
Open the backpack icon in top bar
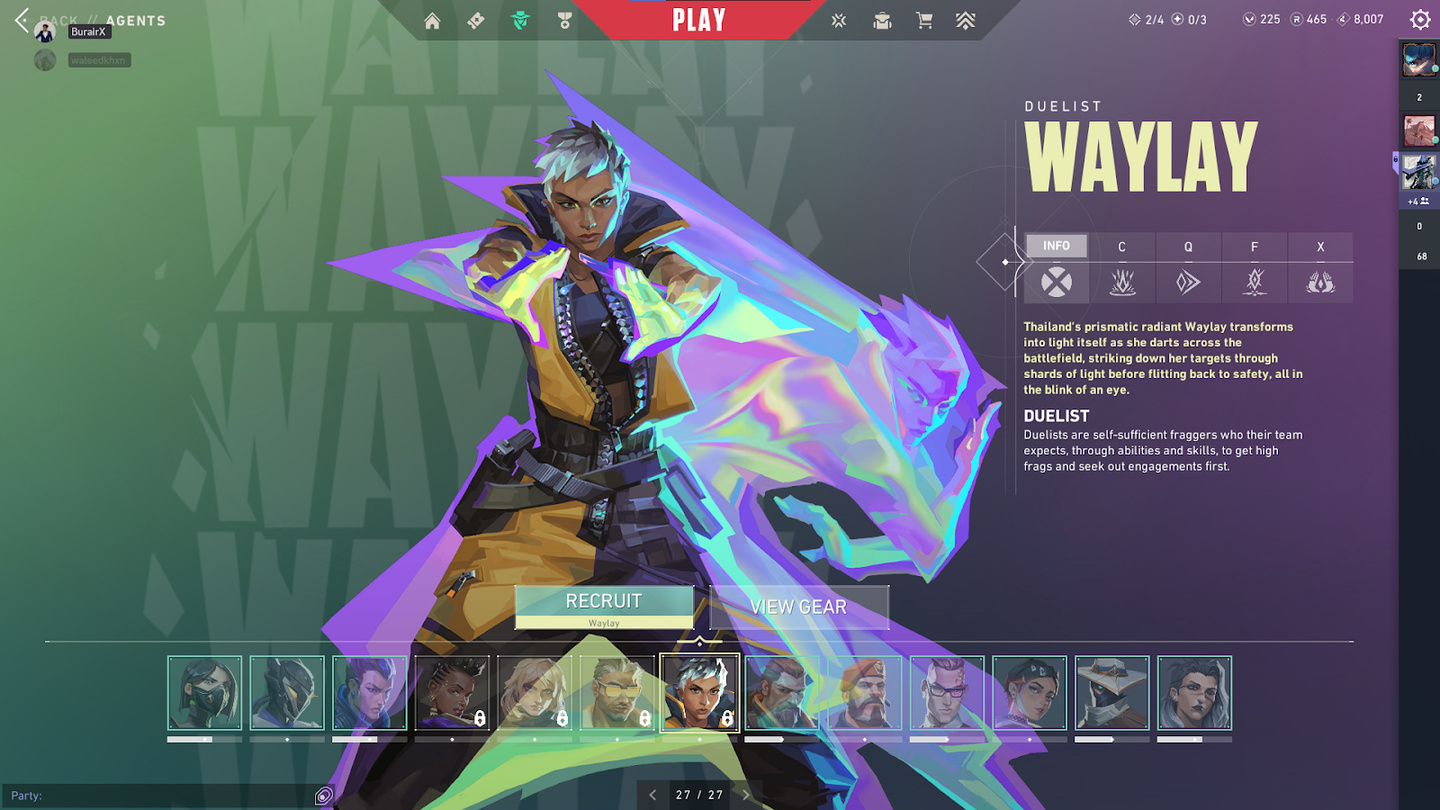click(882, 21)
